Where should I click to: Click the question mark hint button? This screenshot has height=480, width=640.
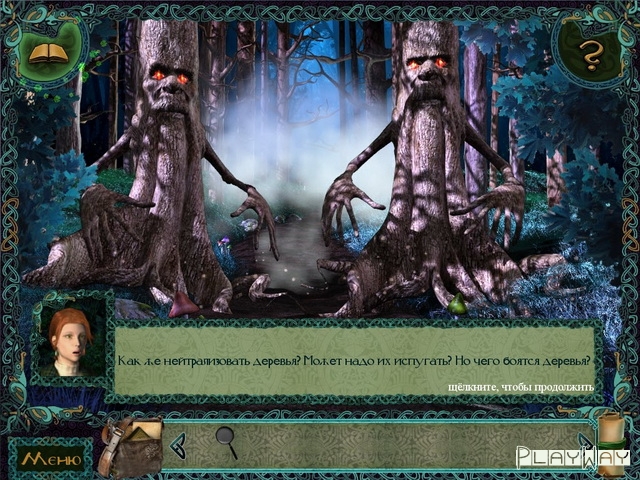tap(591, 56)
